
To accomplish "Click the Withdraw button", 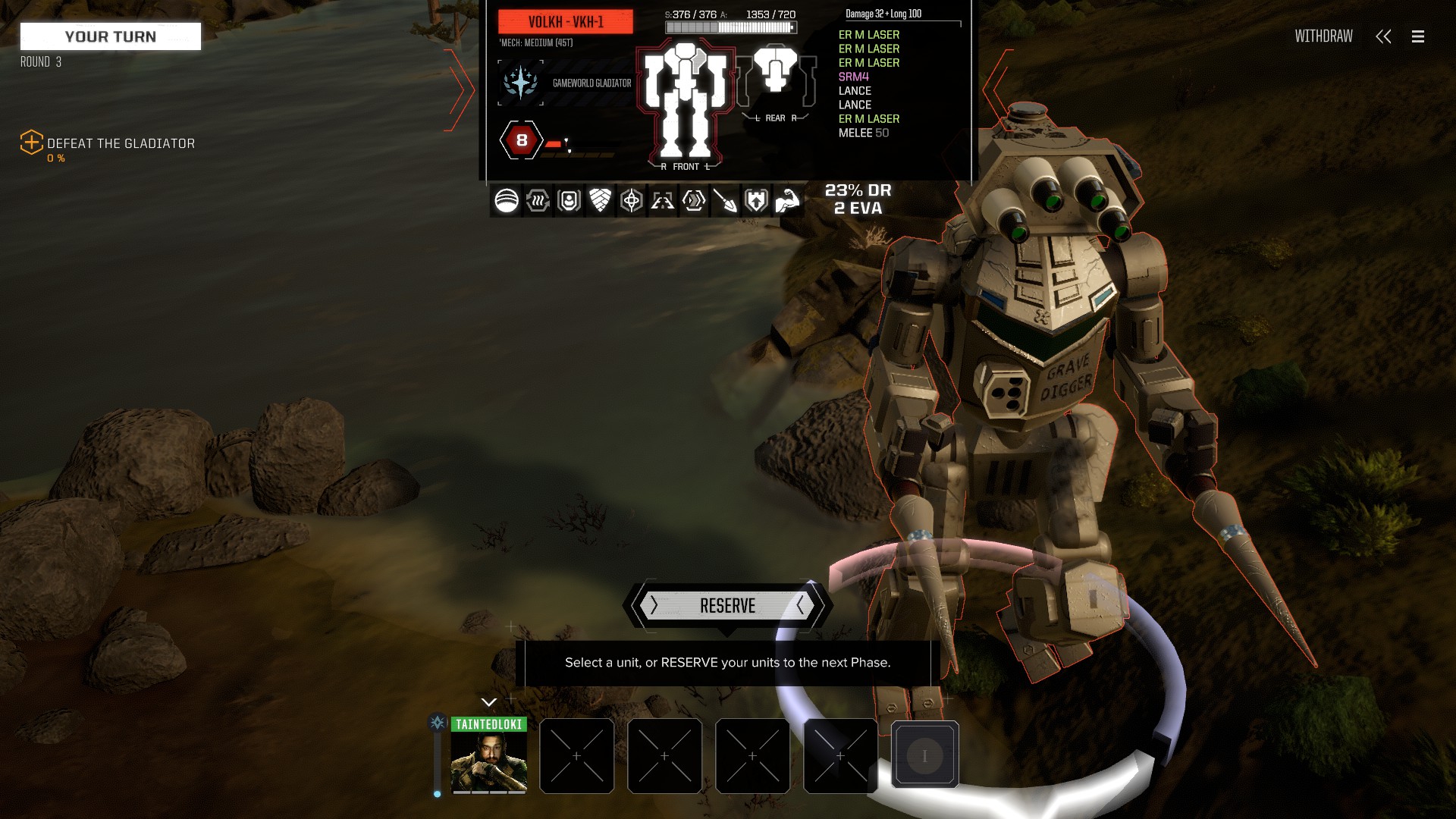I will click(1323, 36).
